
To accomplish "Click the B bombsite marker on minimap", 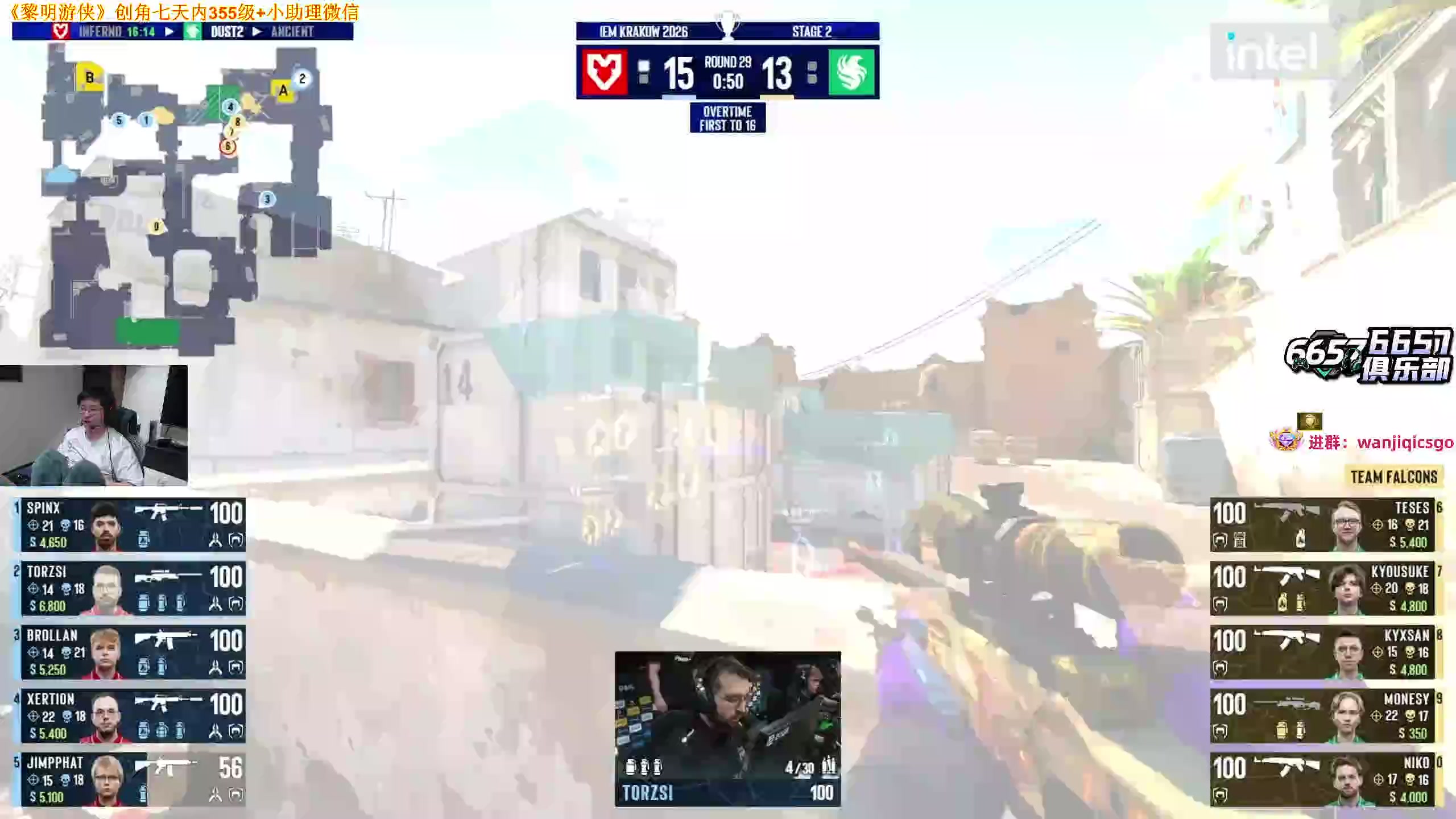I will tap(89, 77).
